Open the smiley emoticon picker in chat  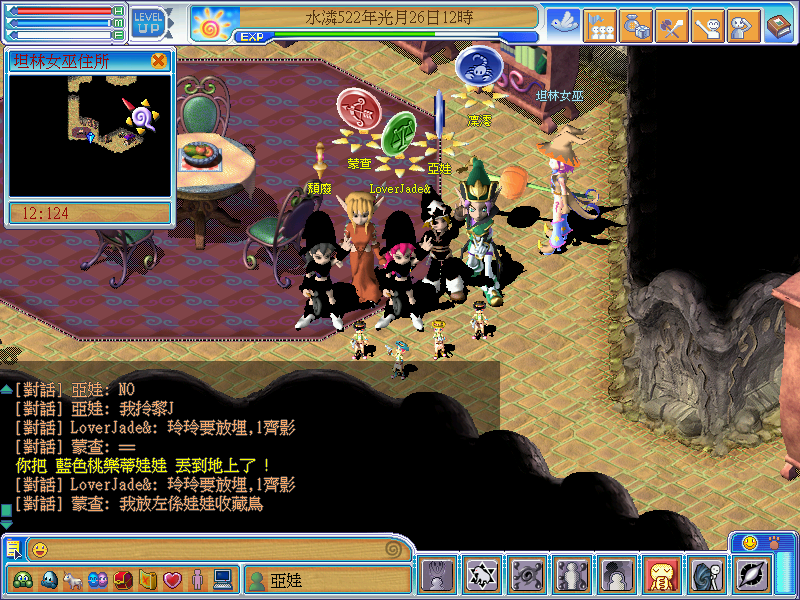pos(40,549)
